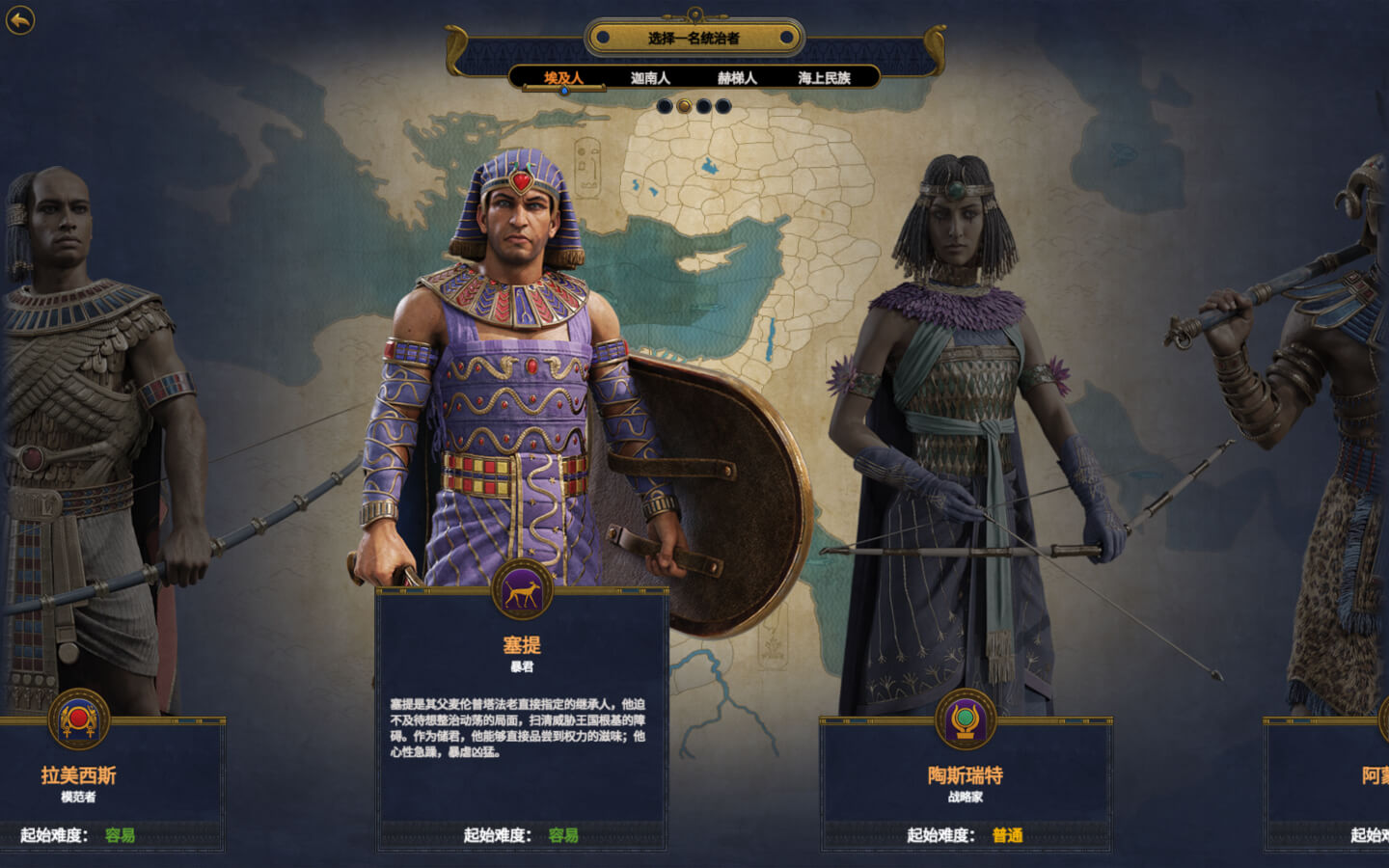Switch to the 海上民族 faction tab
Screen dimensions: 1389x868
tap(825, 78)
